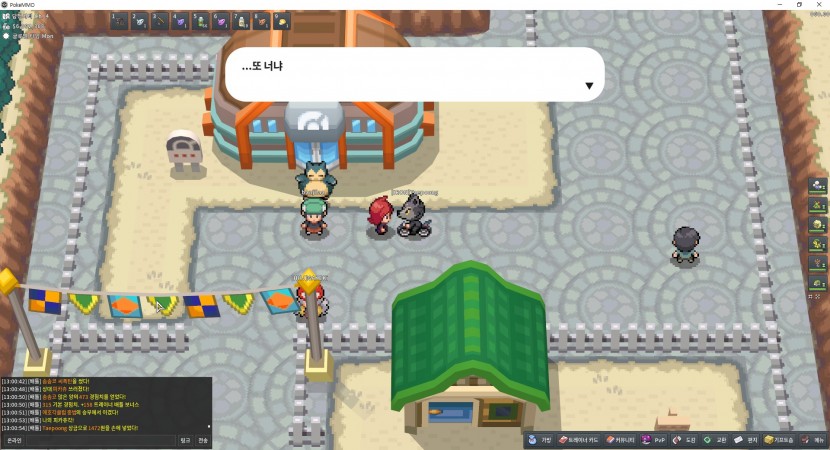The width and height of the screenshot is (830, 450).
Task: Use hotbar slot 9 yellow item
Action: point(282,20)
